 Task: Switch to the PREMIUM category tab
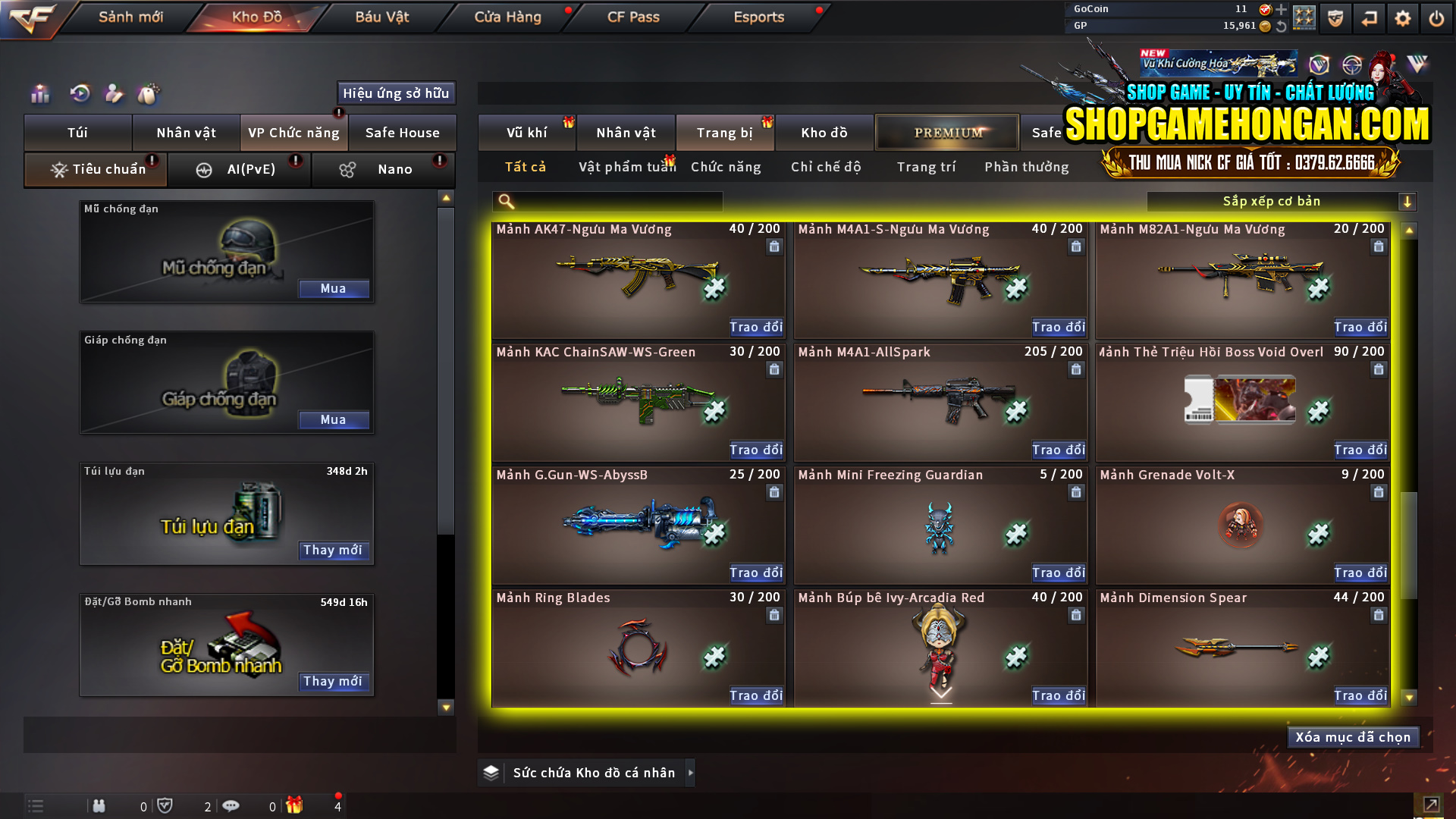point(946,132)
